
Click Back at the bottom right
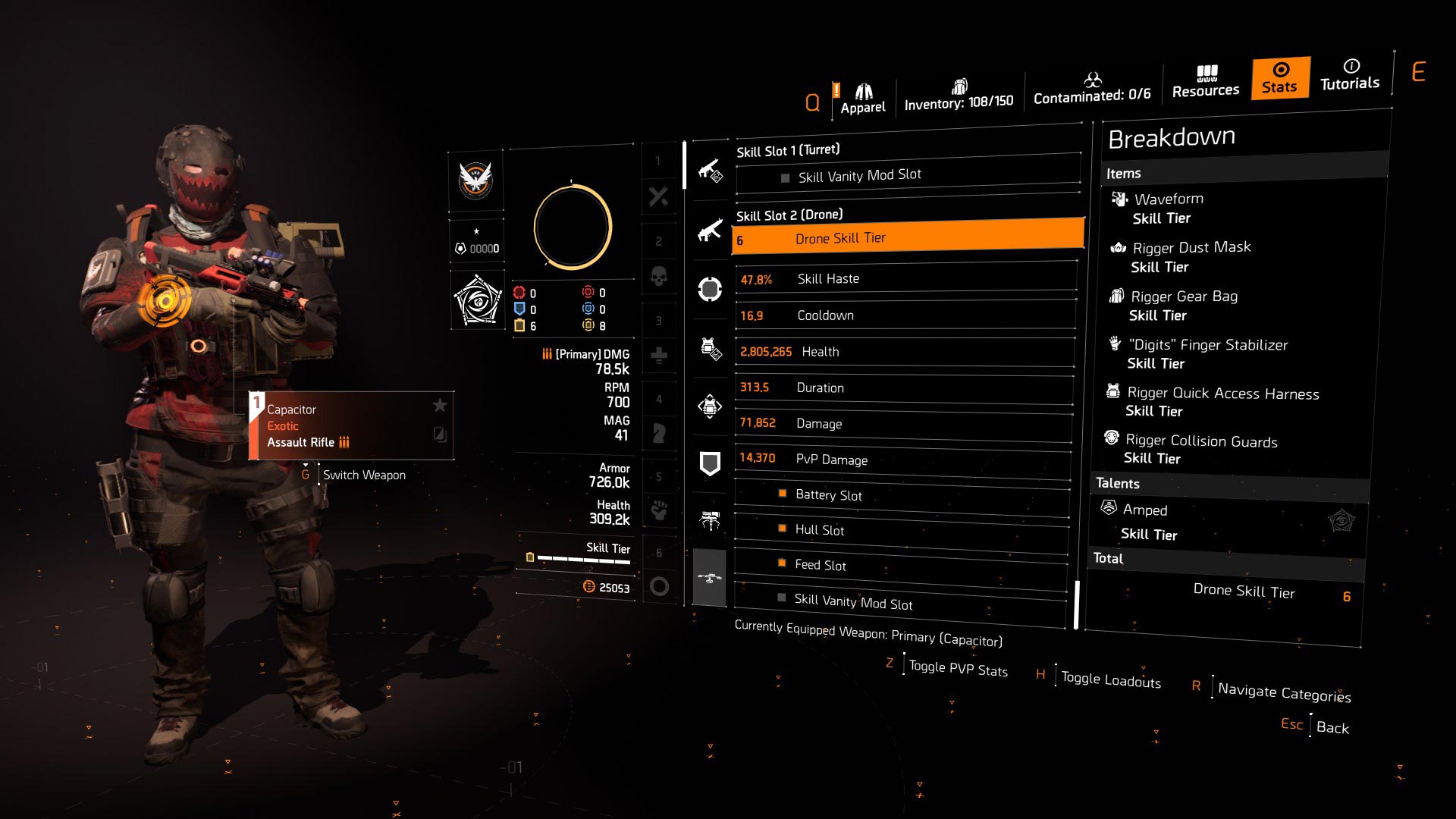1333,726
